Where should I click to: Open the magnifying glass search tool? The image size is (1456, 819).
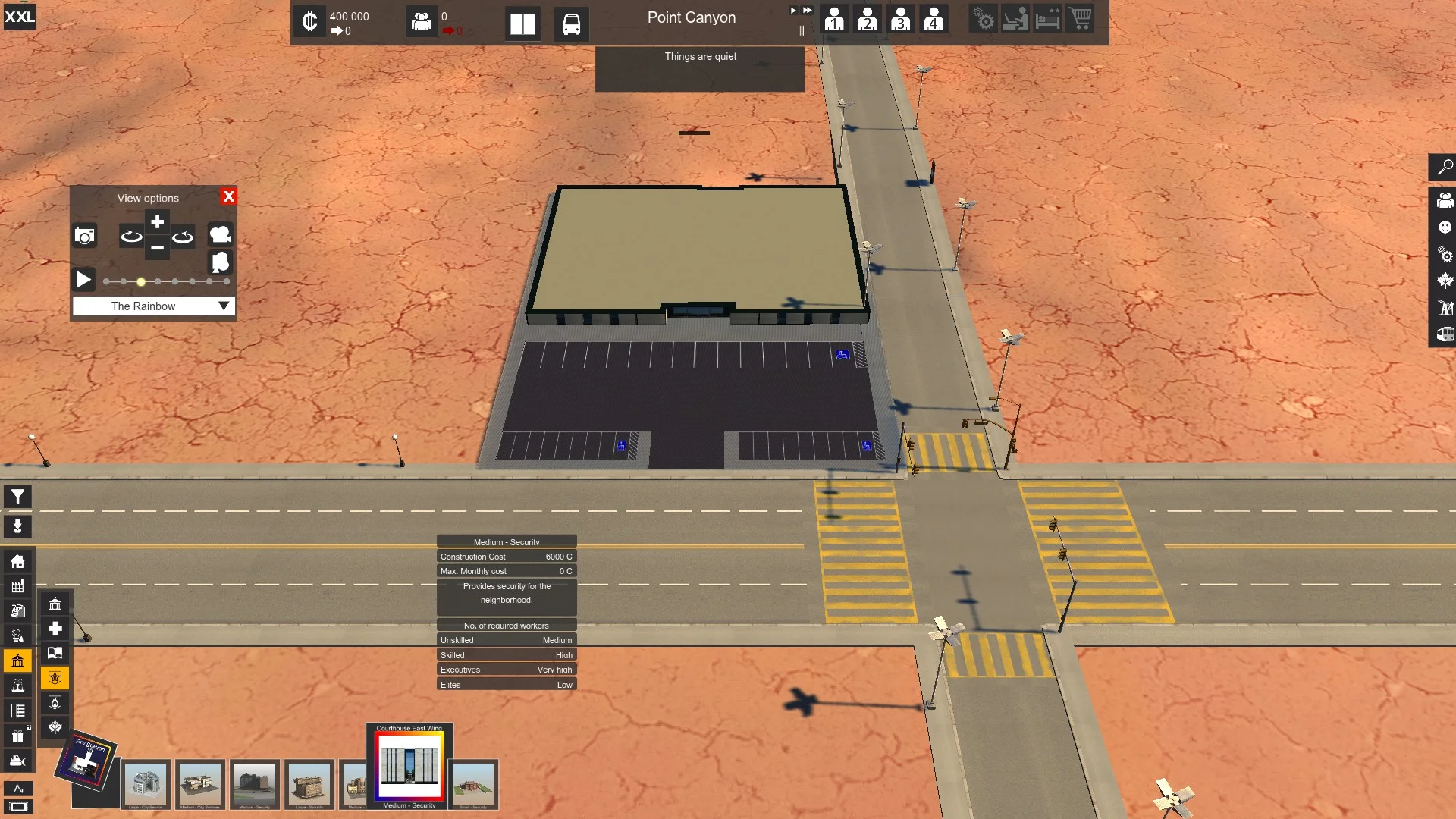(x=1445, y=167)
